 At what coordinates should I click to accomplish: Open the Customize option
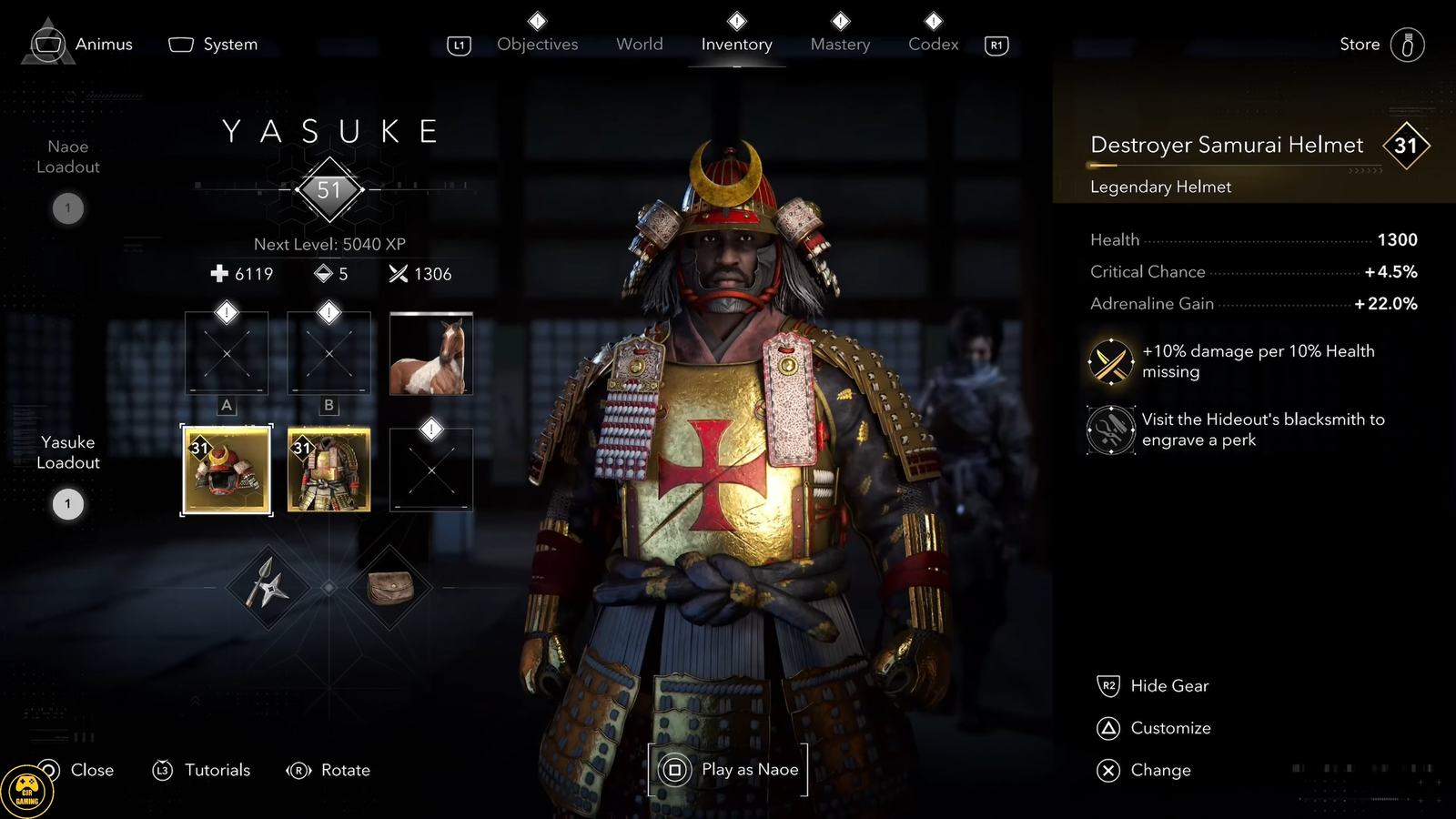(1170, 728)
